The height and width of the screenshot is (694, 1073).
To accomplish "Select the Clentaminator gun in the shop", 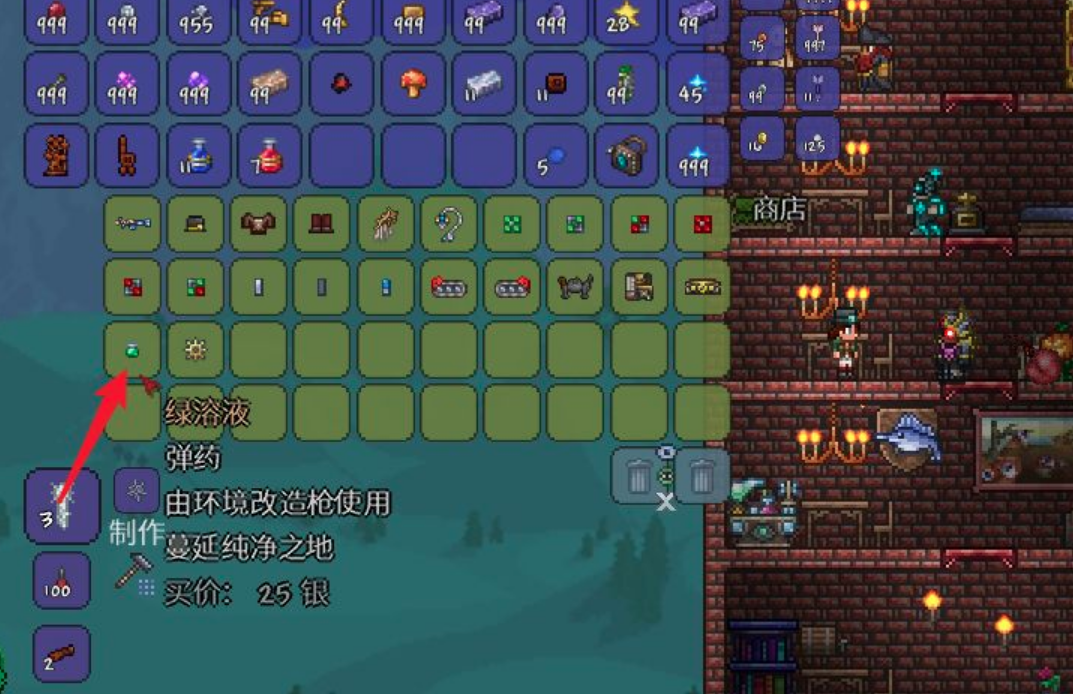I will pos(133,223).
